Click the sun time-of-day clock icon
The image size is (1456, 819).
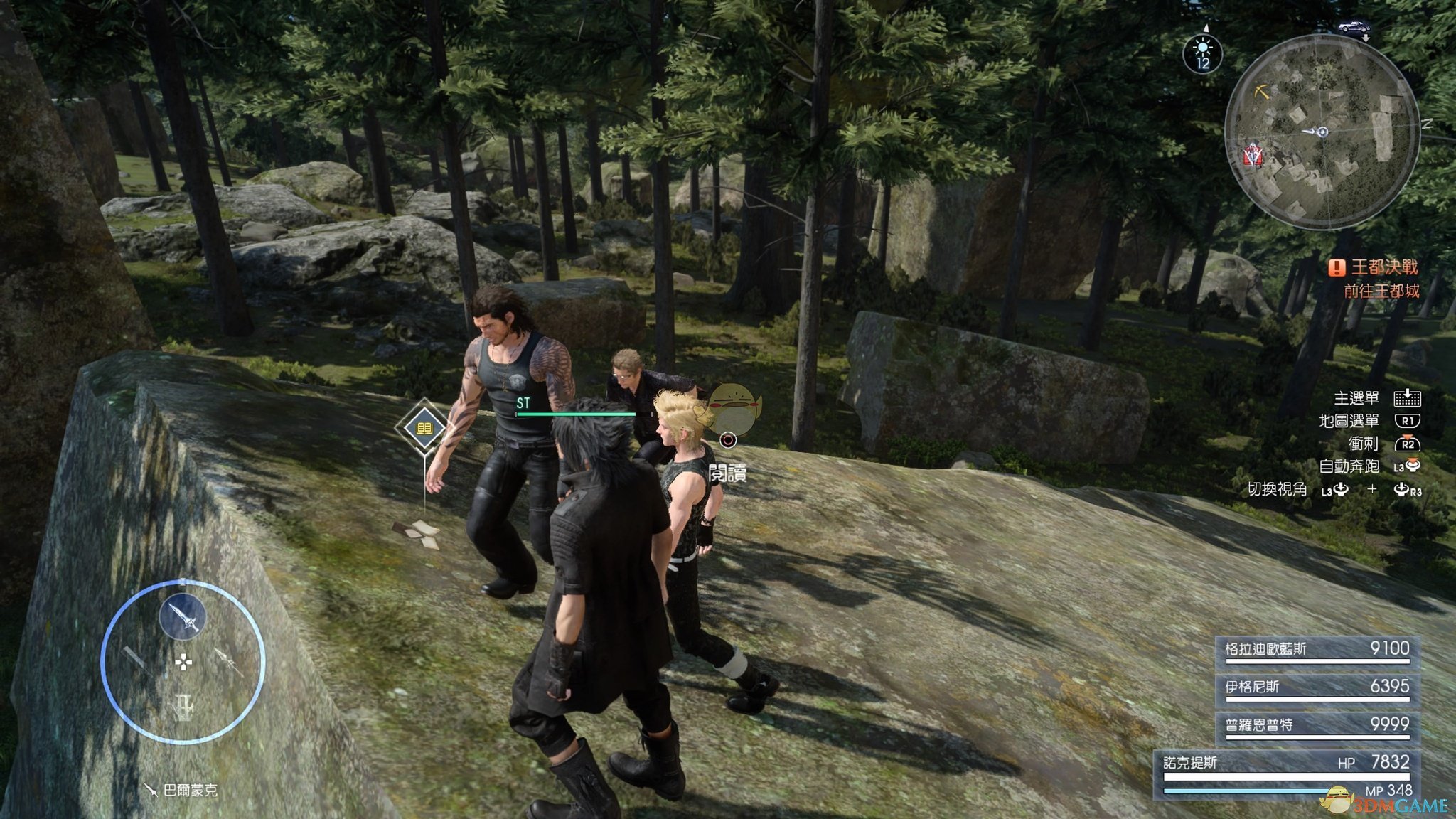1202,54
